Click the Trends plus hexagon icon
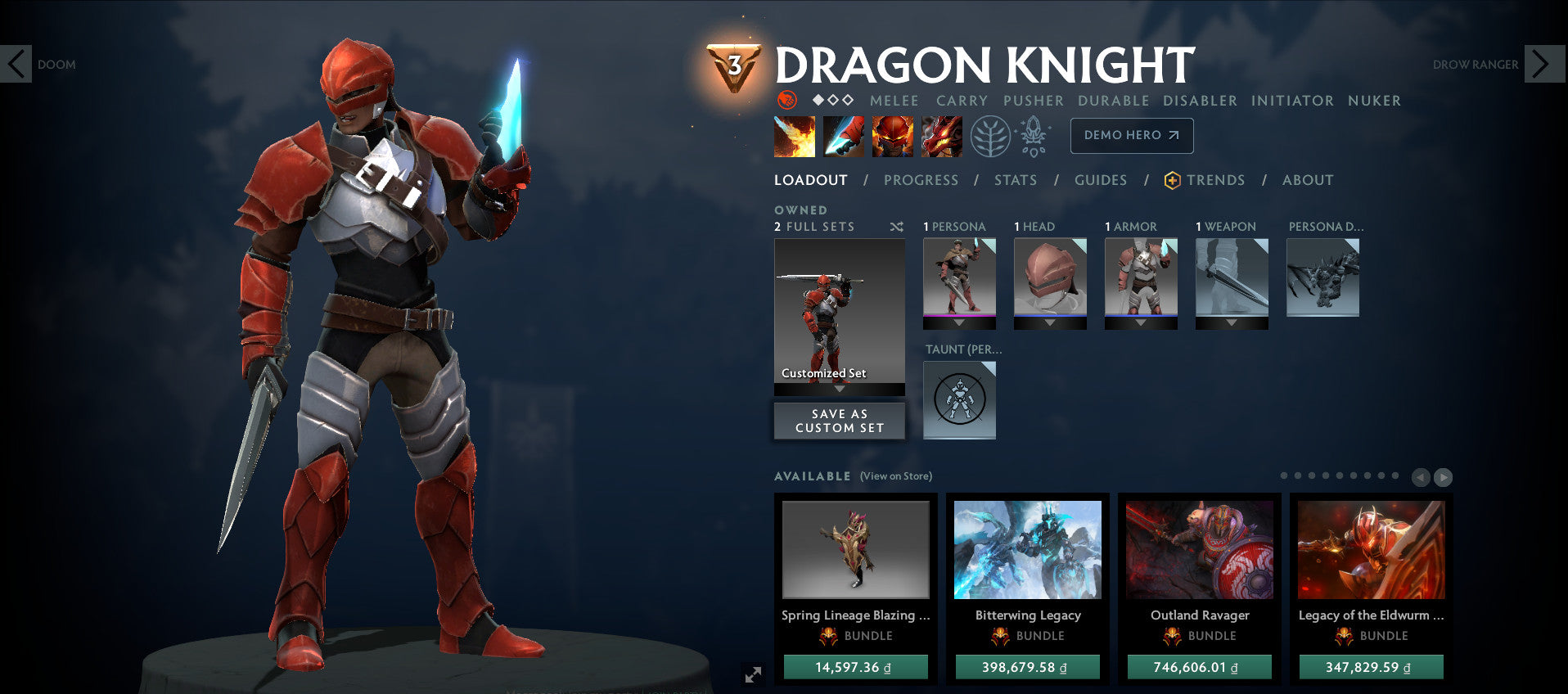 (1174, 181)
